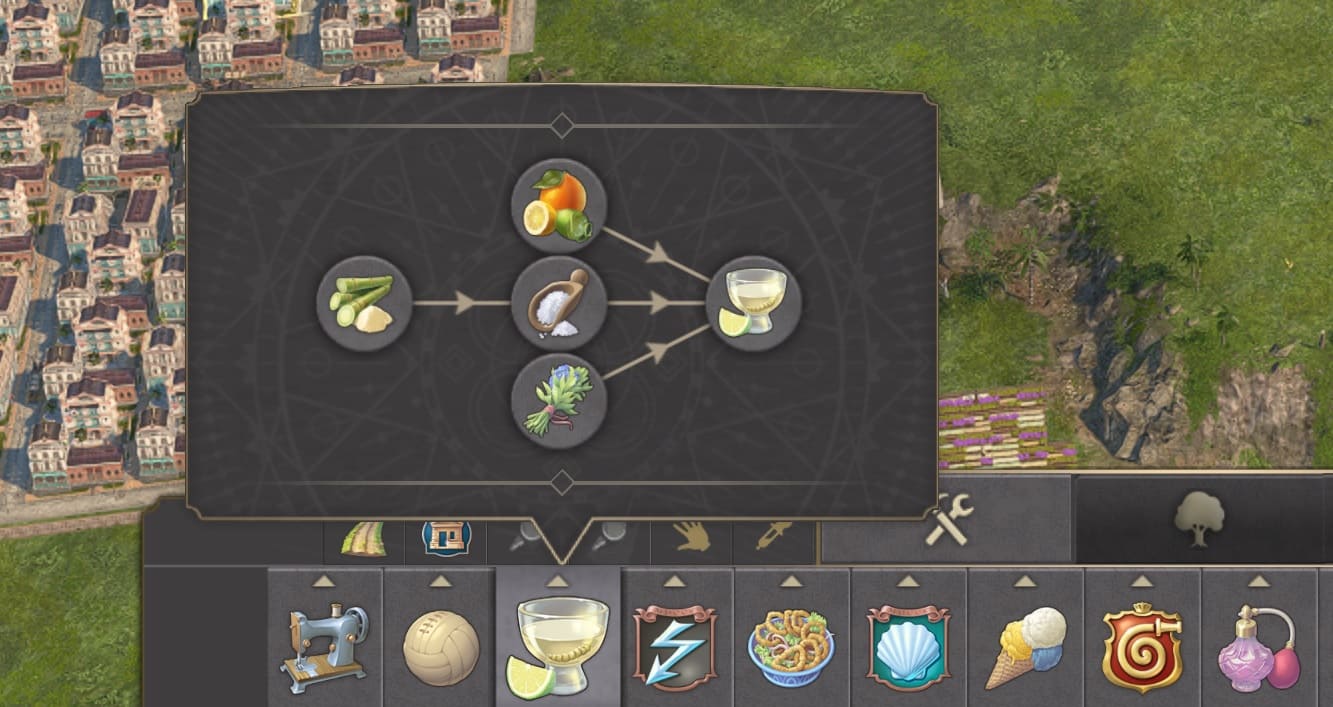
Task: Pick the pink perfume bottle building
Action: 1258,646
